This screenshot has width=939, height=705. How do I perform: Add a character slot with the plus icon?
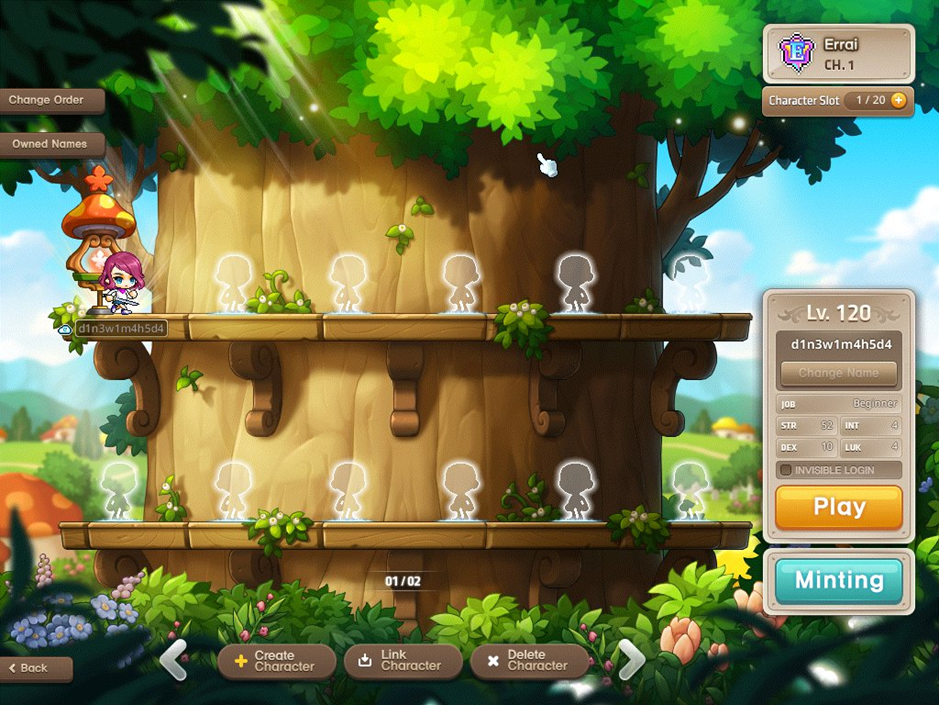(898, 100)
